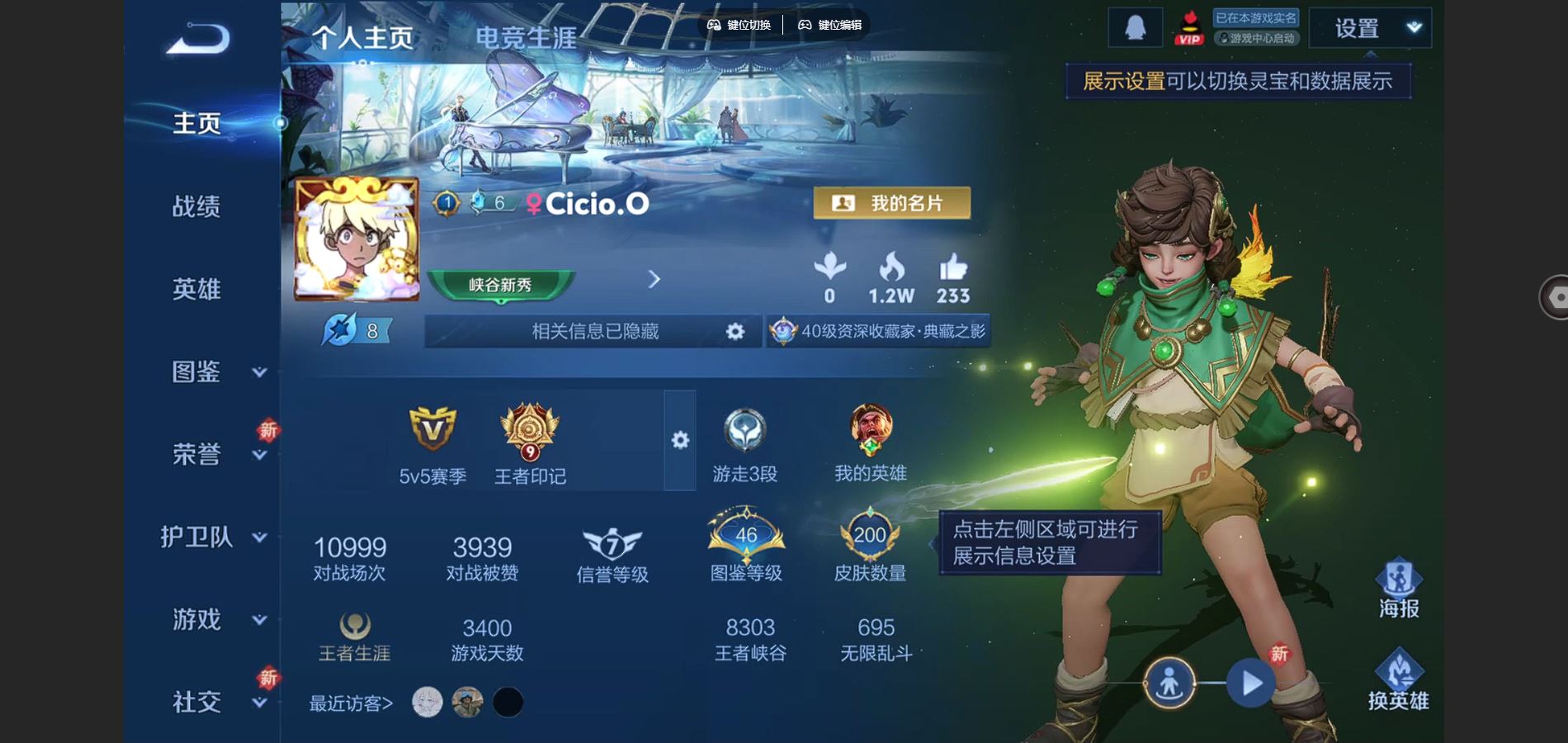Switch to the 电竞生涯 tab
Image resolution: width=1568 pixels, height=743 pixels.
(526, 38)
